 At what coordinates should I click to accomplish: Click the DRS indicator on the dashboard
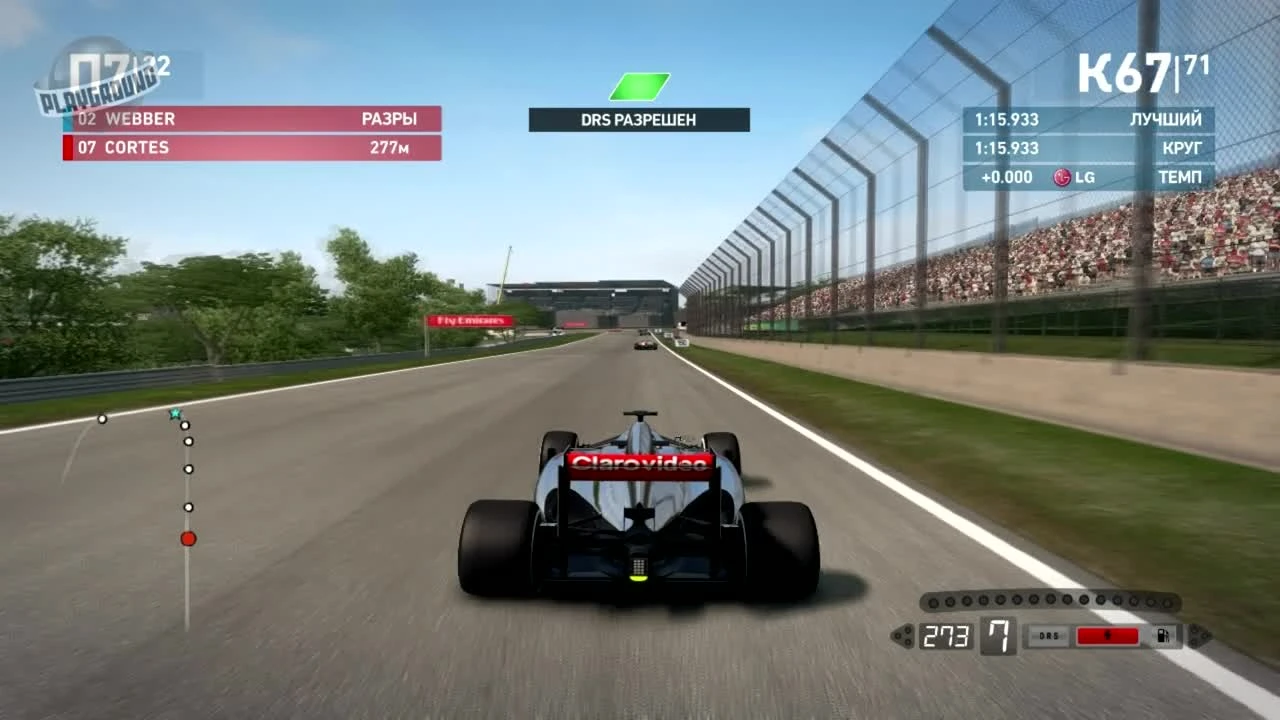click(1047, 634)
